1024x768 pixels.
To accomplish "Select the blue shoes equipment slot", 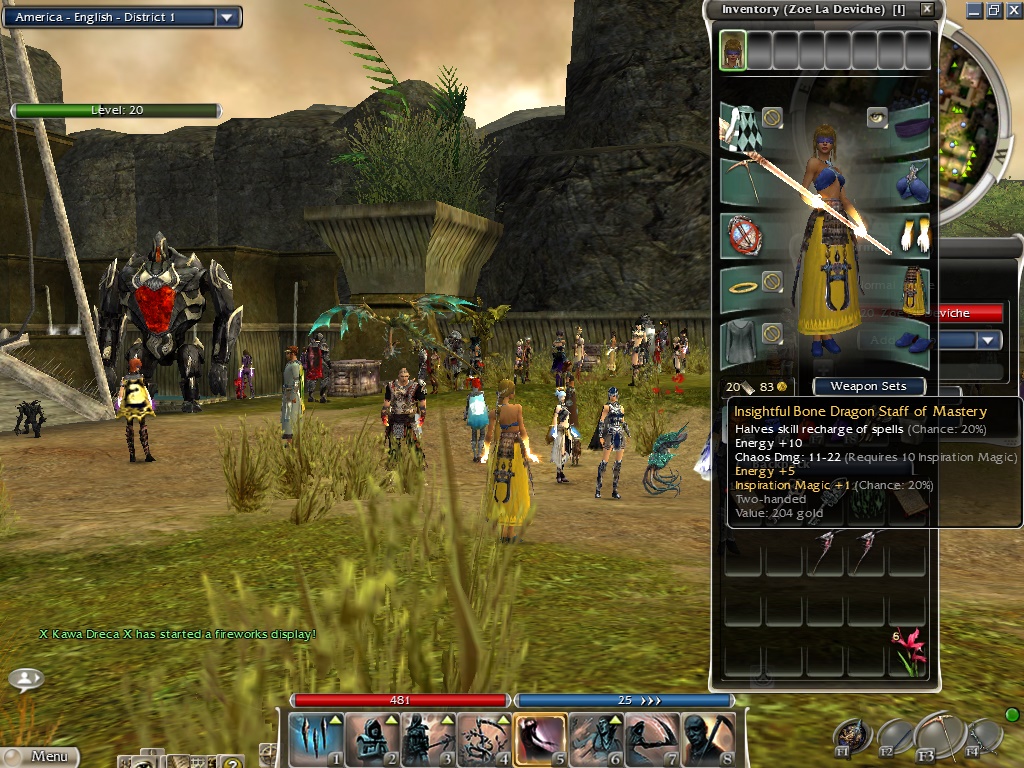I will [910, 344].
